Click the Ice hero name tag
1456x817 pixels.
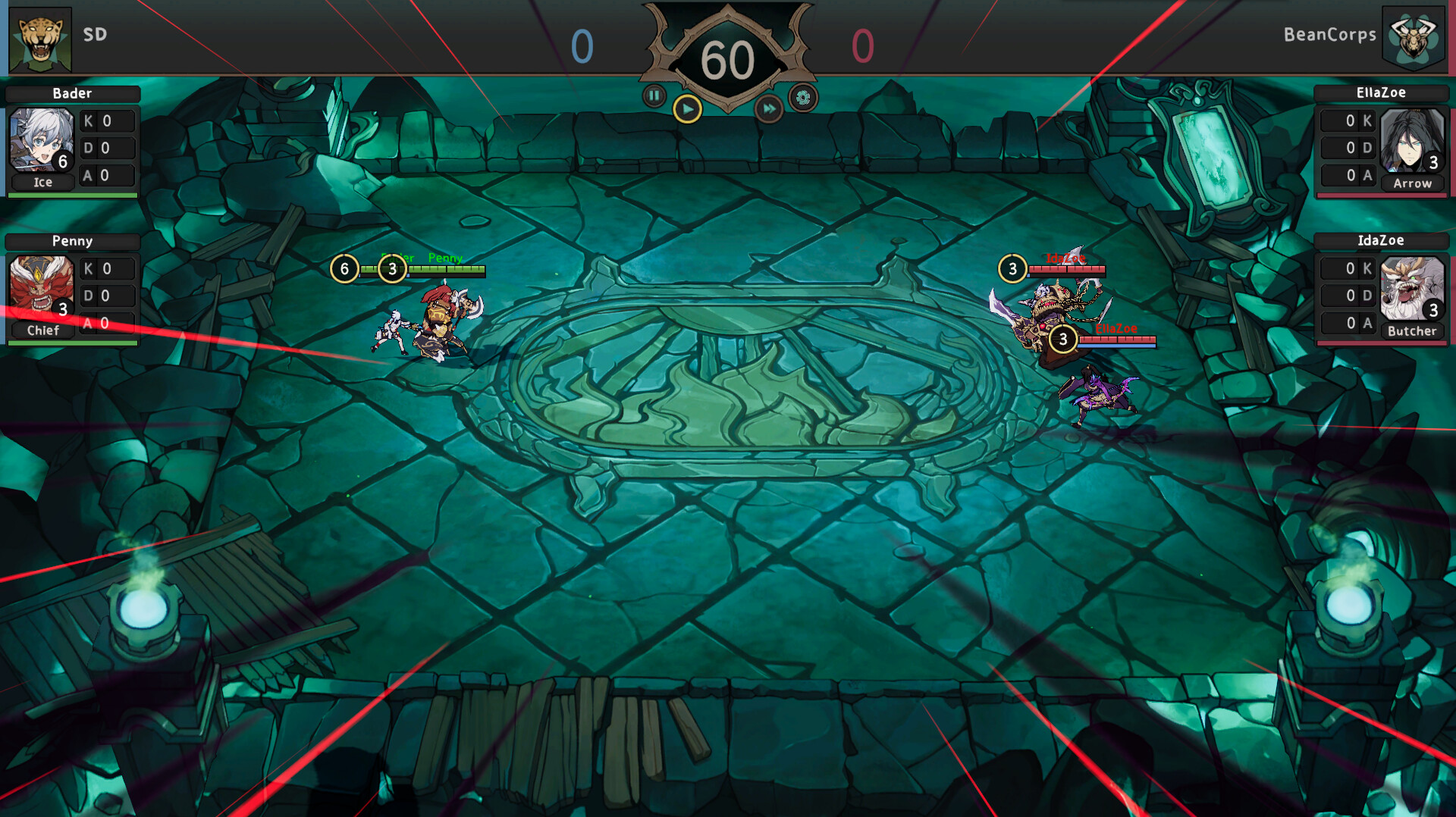tap(42, 182)
